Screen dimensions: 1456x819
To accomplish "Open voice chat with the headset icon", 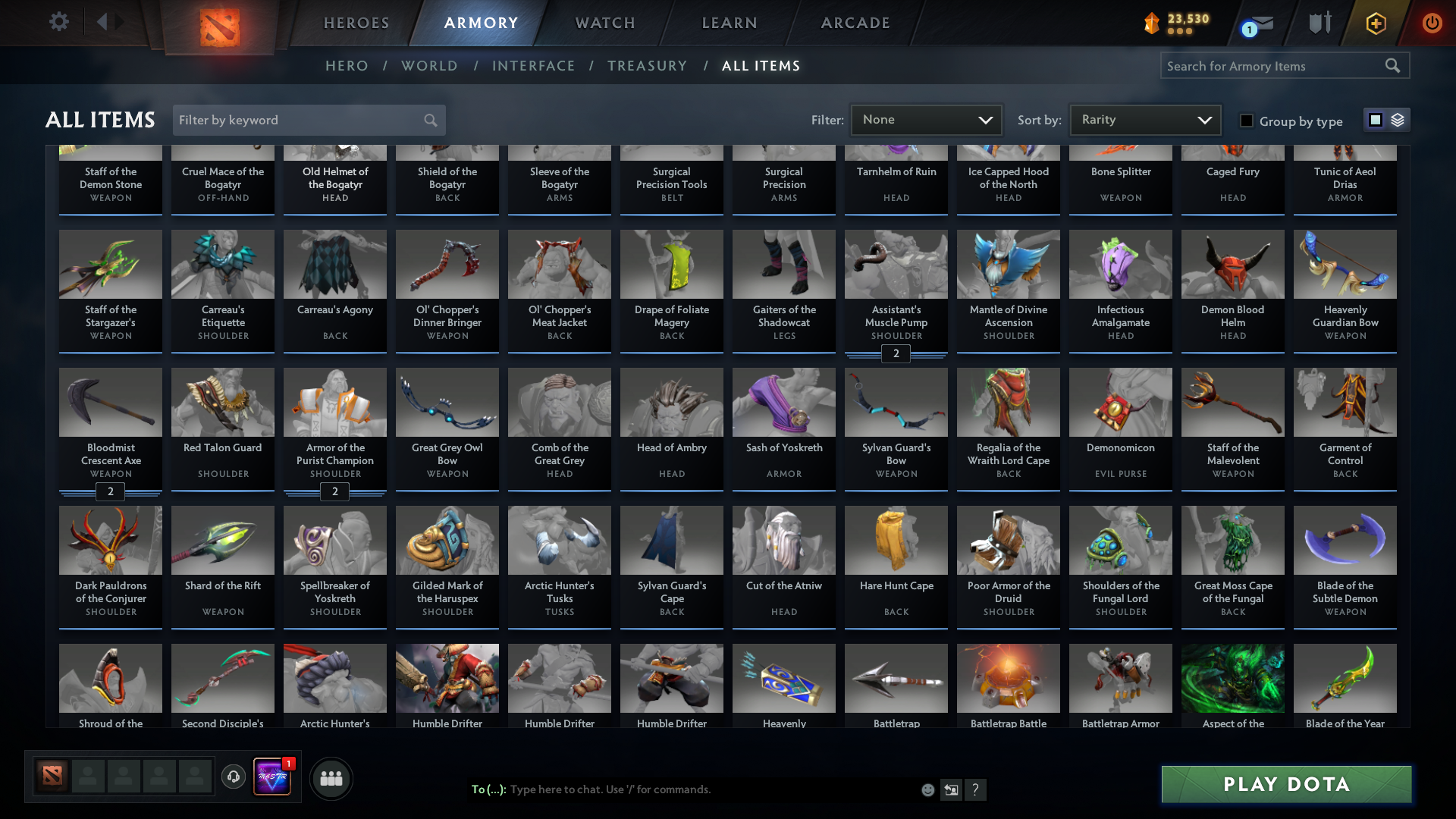I will coord(233,777).
